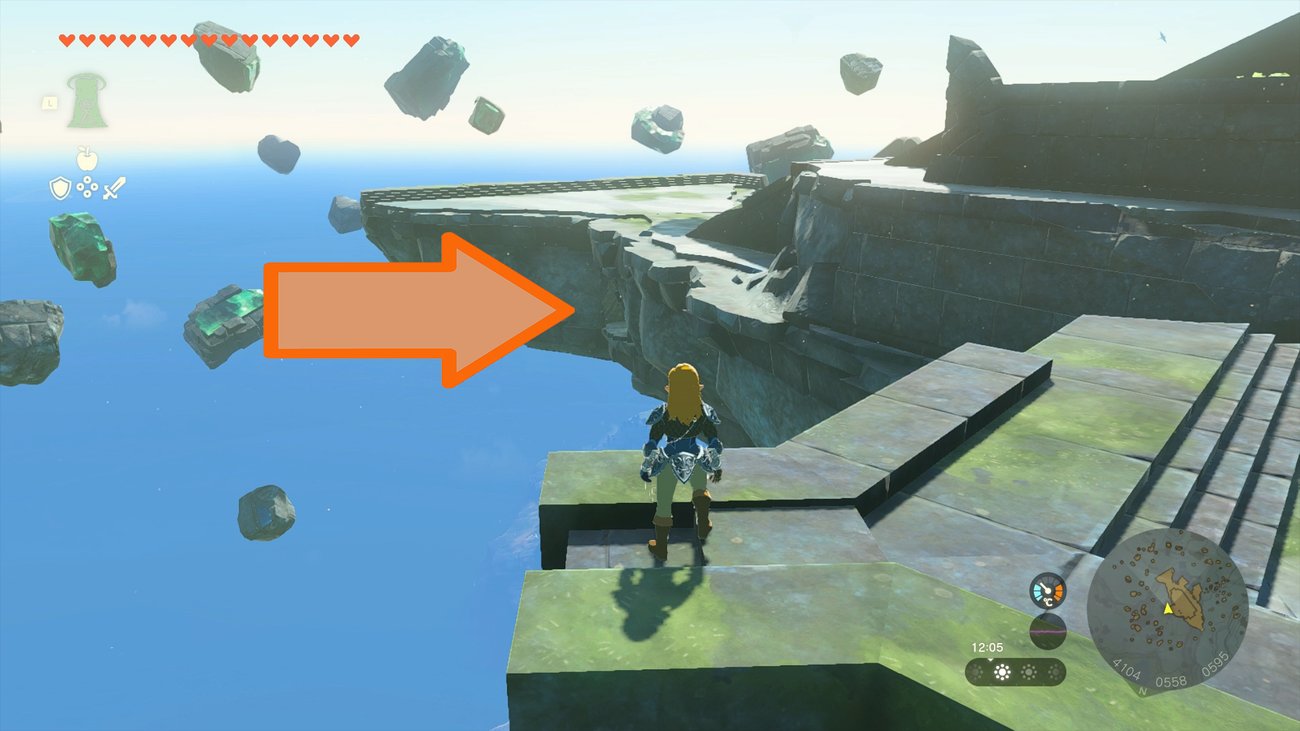This screenshot has height=731, width=1300.
Task: Click the final sun icon in the forecast
Action: click(x=1054, y=670)
